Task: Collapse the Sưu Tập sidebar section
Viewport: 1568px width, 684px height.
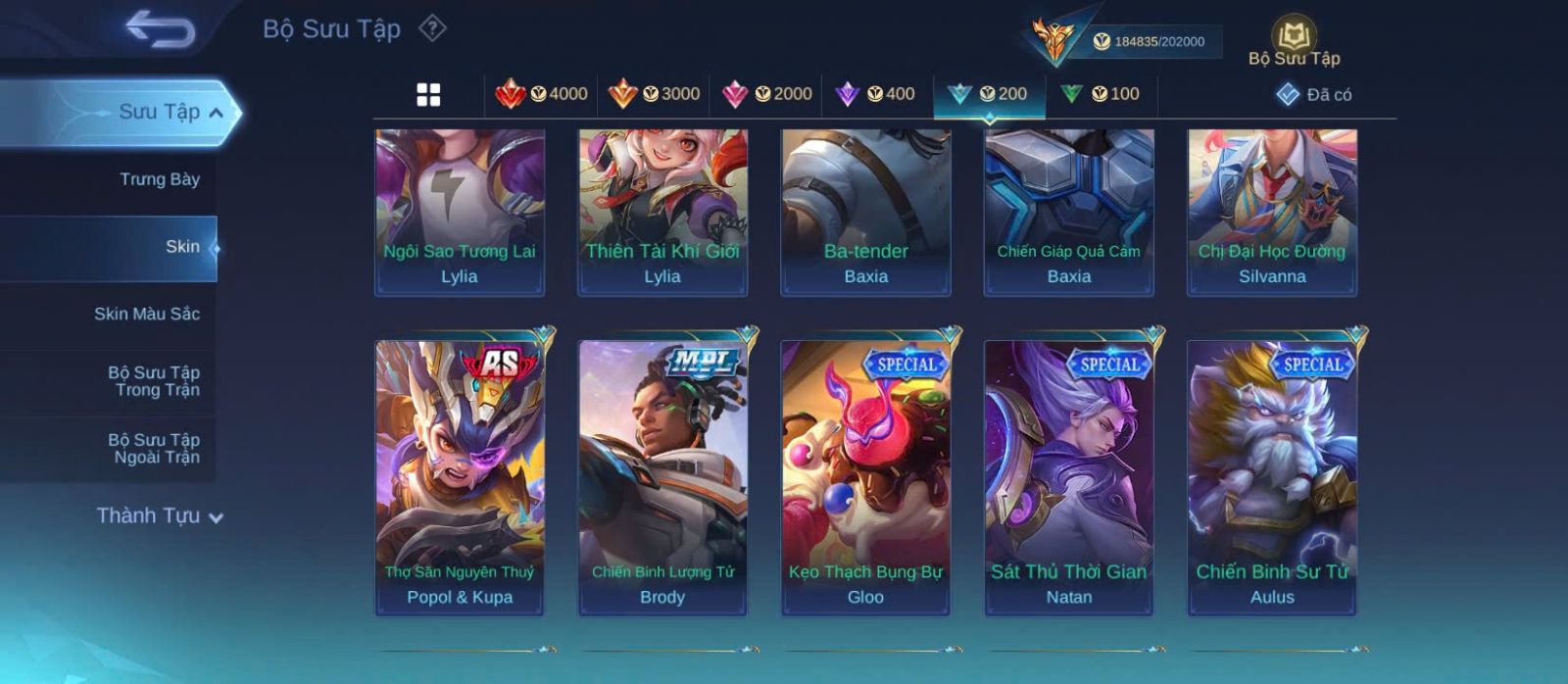Action: pos(215,113)
